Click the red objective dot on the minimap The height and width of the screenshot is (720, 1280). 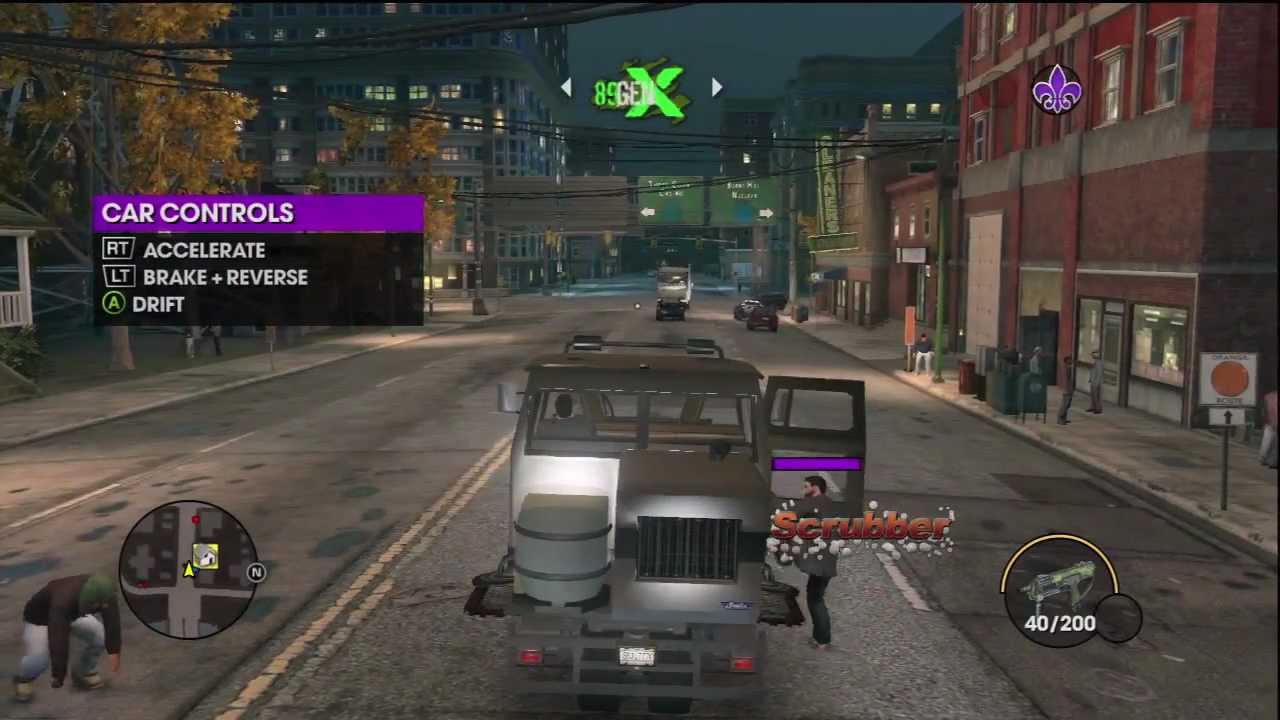click(196, 519)
